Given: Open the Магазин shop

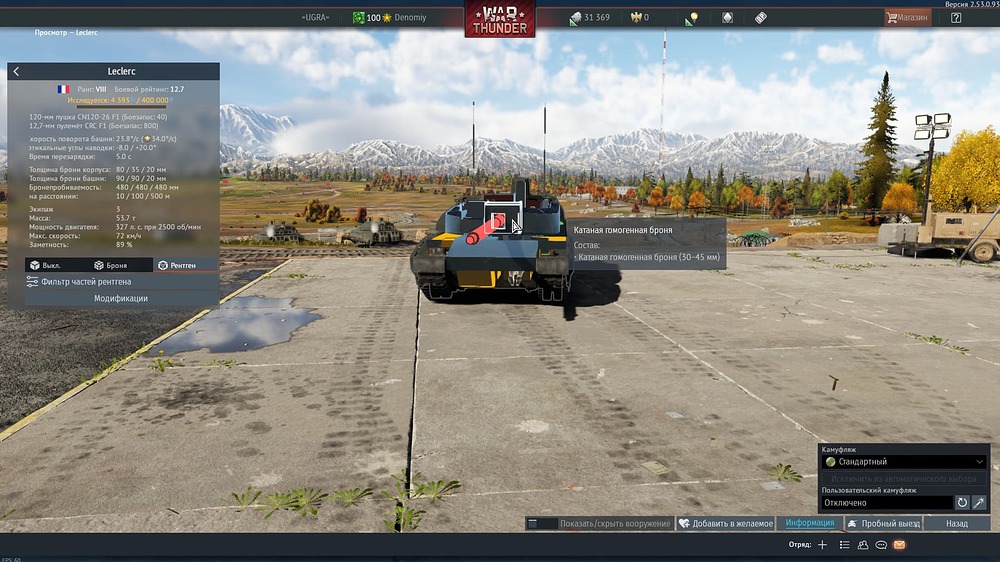Looking at the screenshot, I should 907,17.
